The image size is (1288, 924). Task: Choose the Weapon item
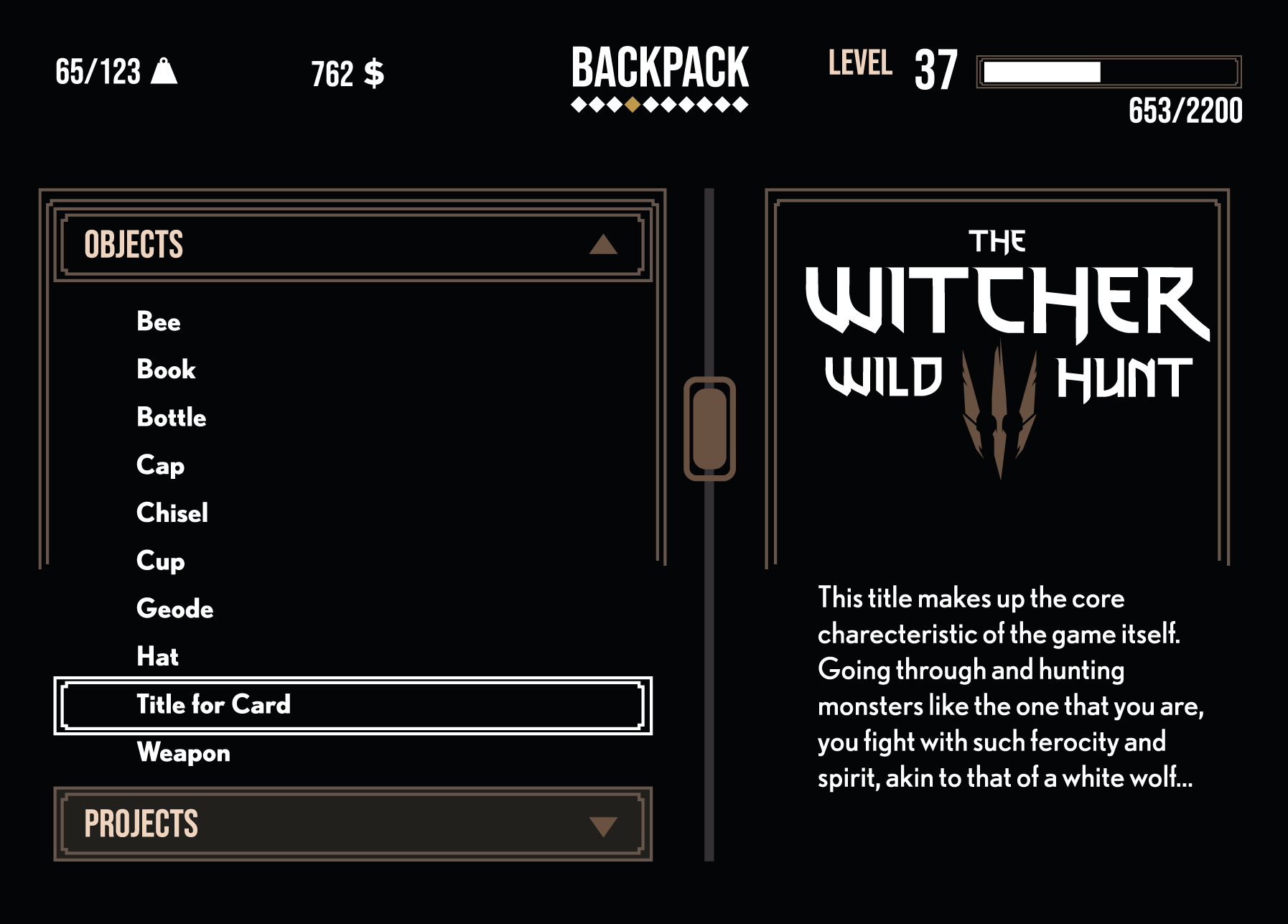(x=184, y=753)
